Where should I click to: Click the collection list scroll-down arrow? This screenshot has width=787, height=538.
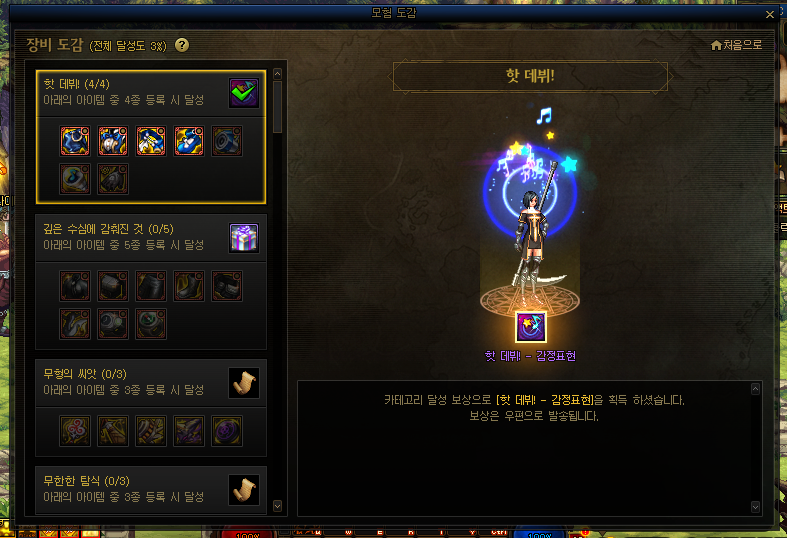pos(278,507)
